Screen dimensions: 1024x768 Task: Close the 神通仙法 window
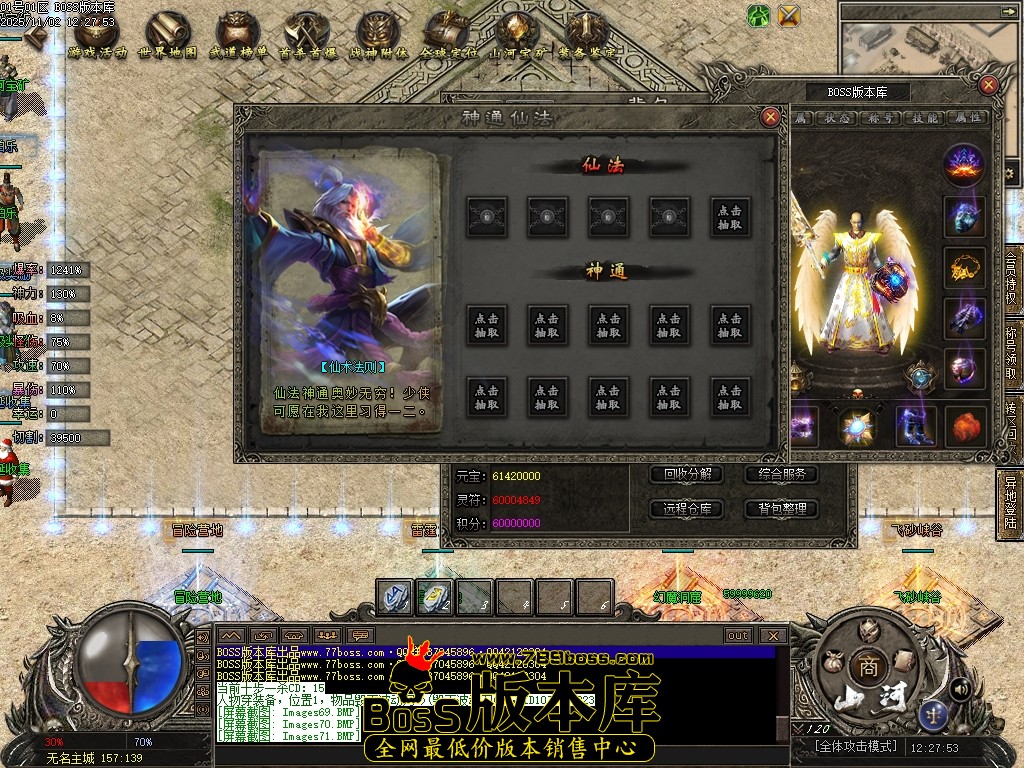[770, 117]
